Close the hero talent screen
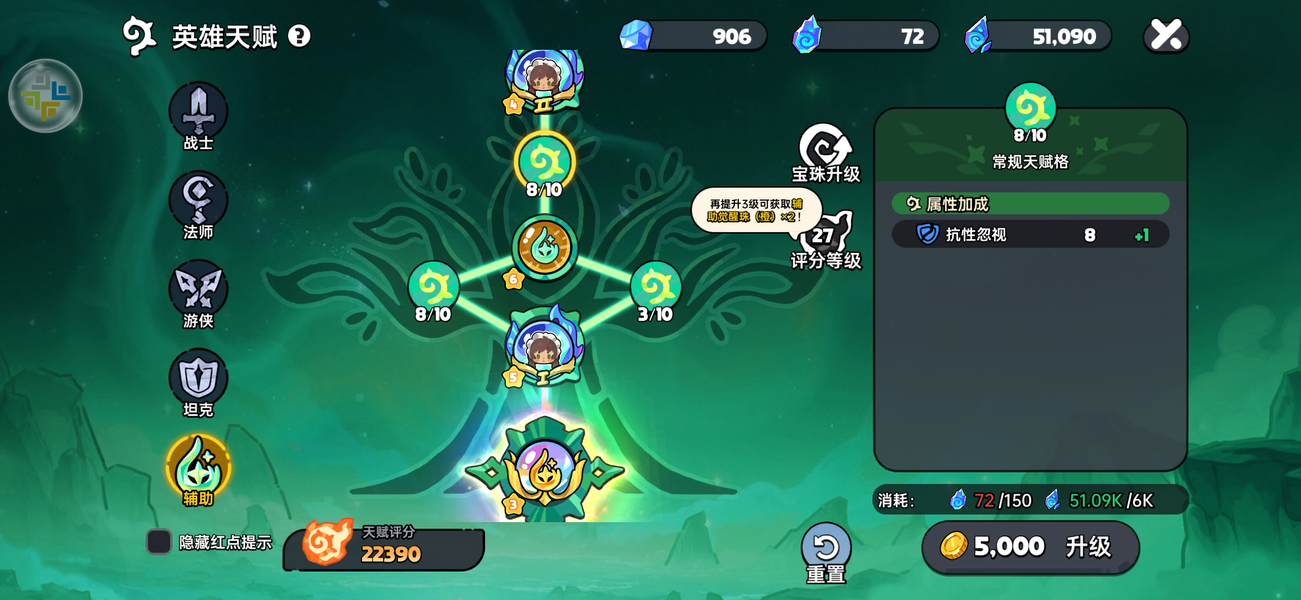 [1166, 36]
